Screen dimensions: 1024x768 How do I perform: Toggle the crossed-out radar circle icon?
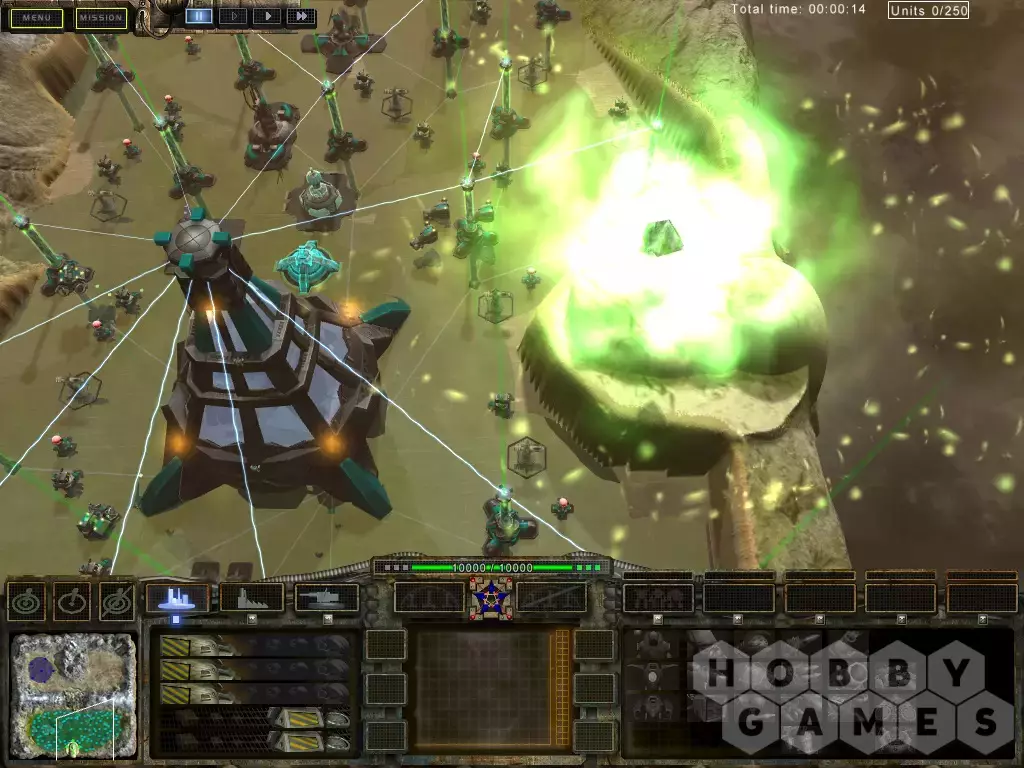pos(116,601)
